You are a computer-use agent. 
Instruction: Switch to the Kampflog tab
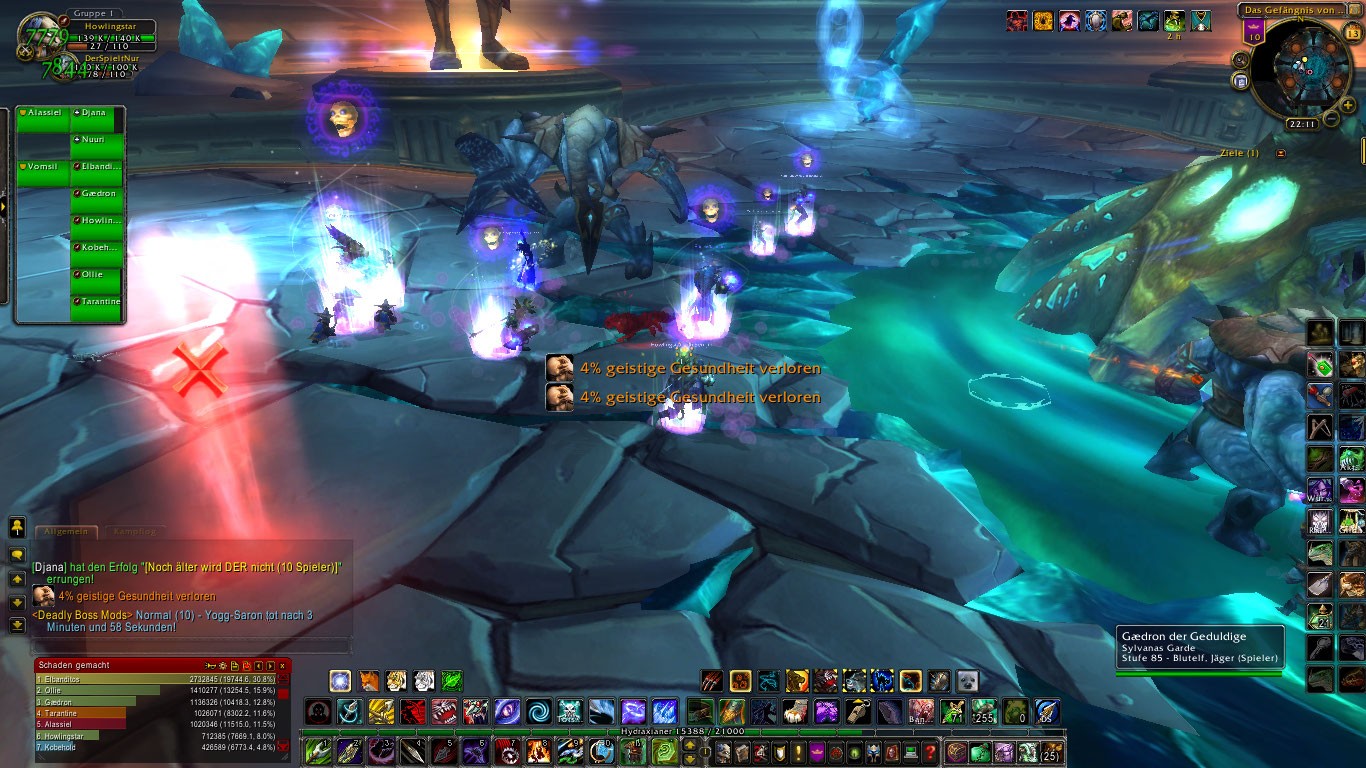coord(133,532)
